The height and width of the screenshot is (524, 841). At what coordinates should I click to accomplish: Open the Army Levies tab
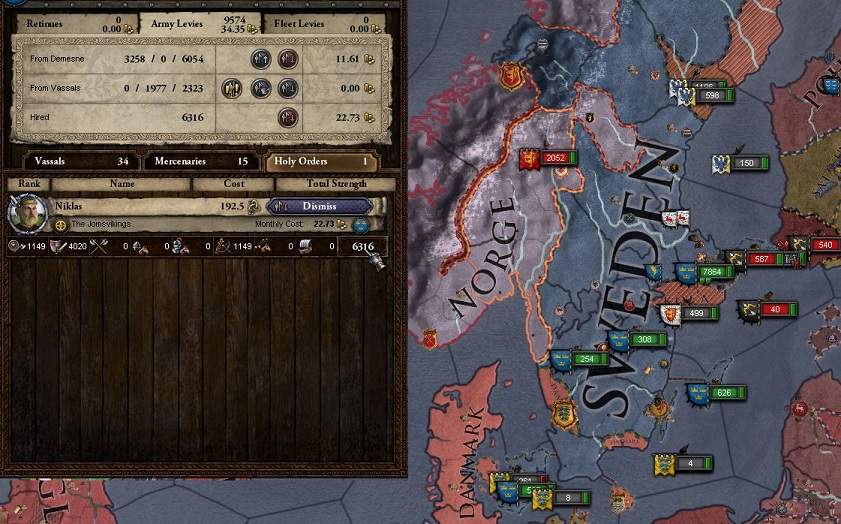[200, 23]
